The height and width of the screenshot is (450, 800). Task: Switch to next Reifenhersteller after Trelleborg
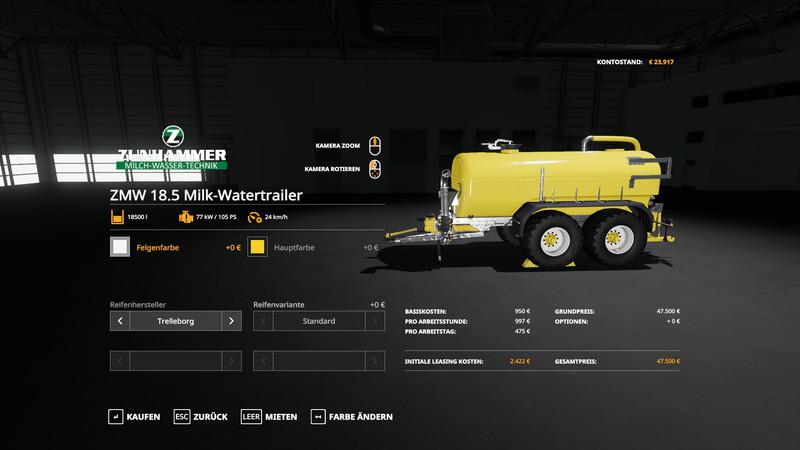pos(231,321)
